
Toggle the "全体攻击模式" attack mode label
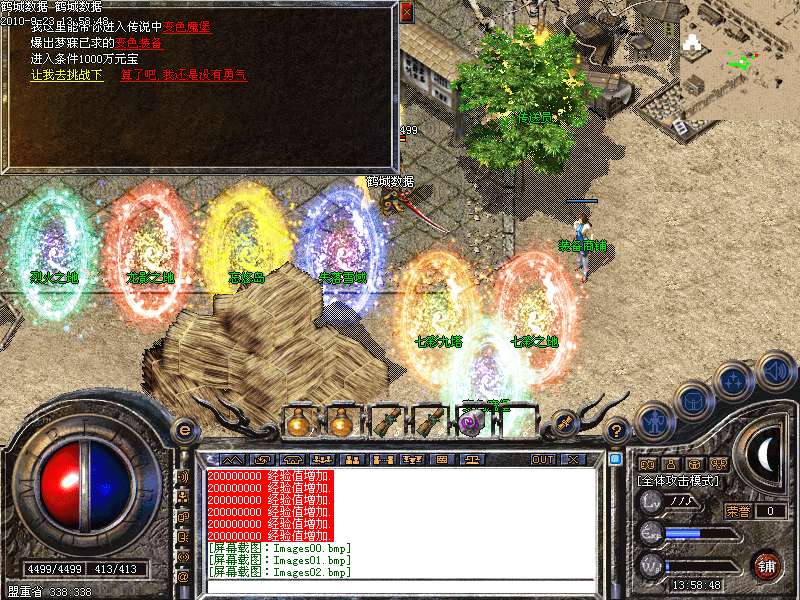pyautogui.click(x=676, y=481)
